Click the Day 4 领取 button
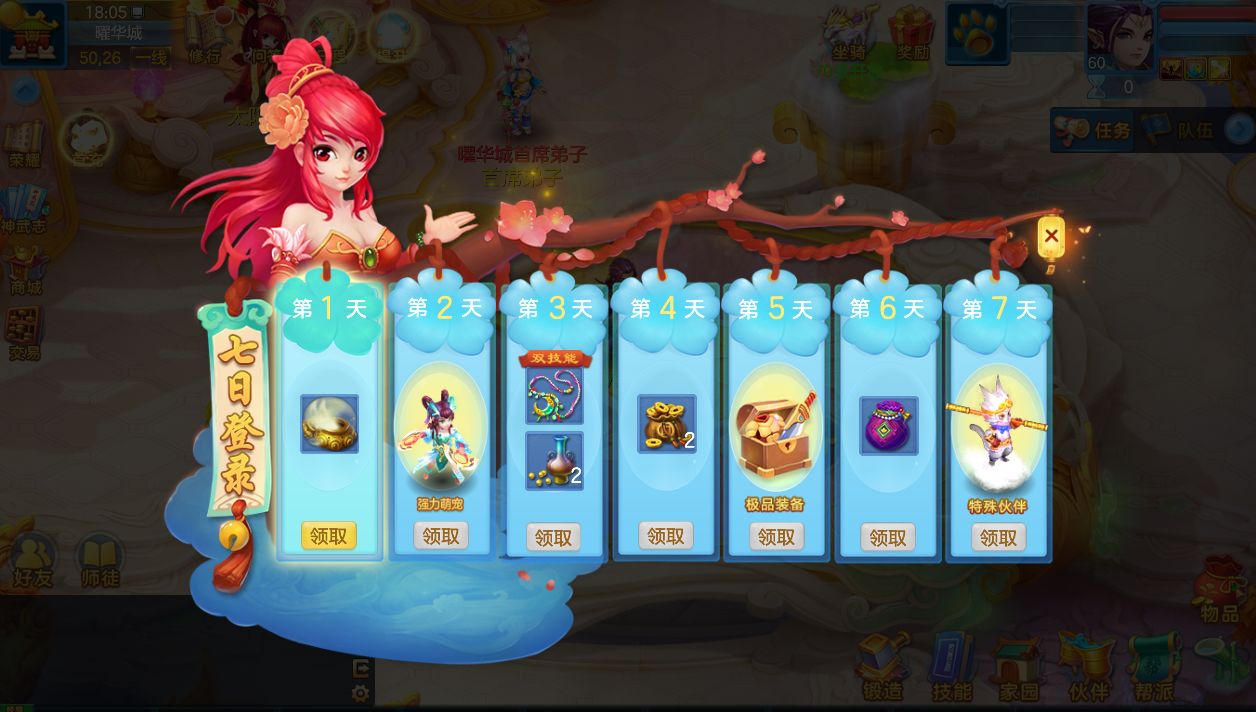This screenshot has width=1256, height=712. coord(665,536)
